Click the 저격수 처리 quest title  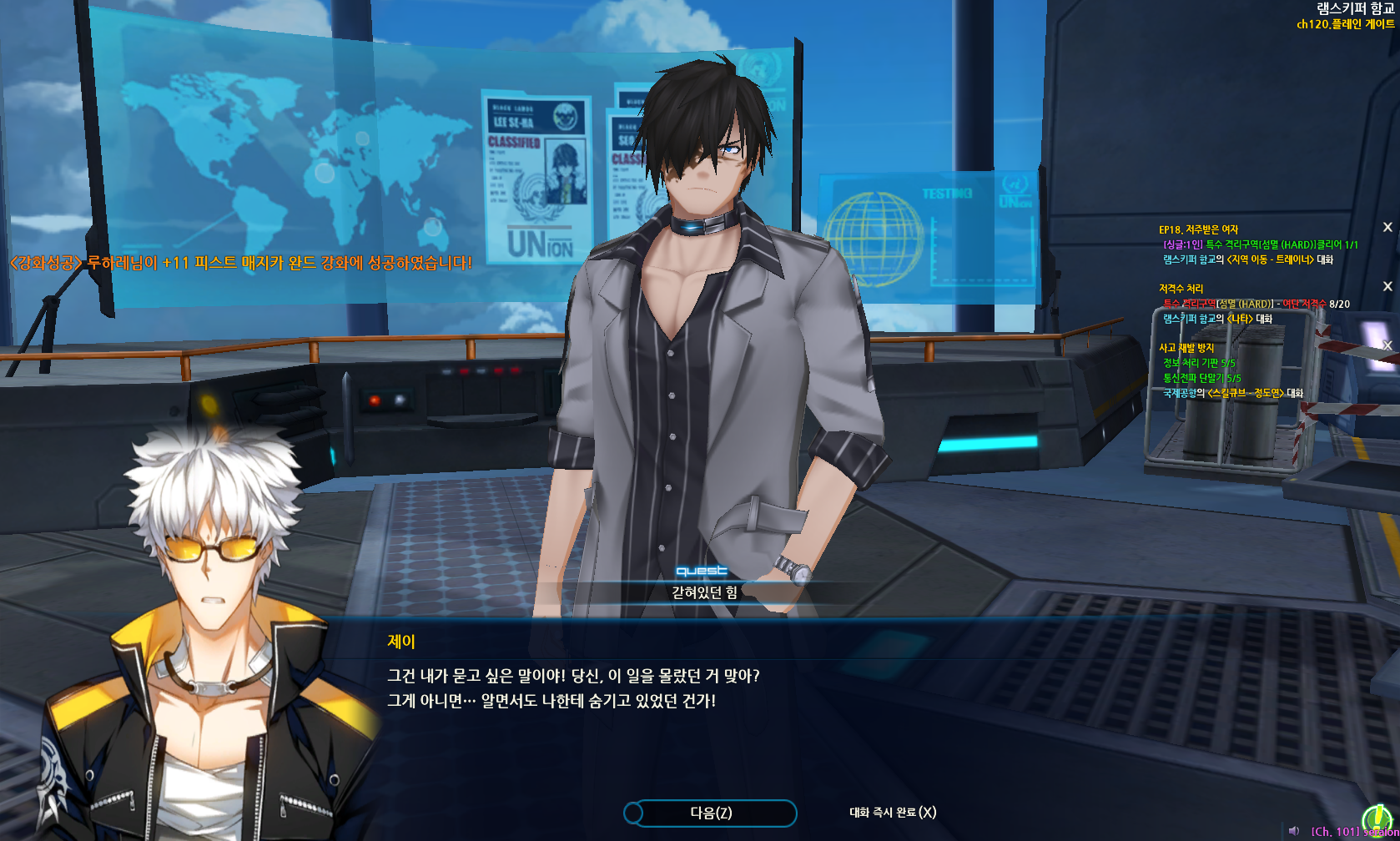tap(1181, 289)
